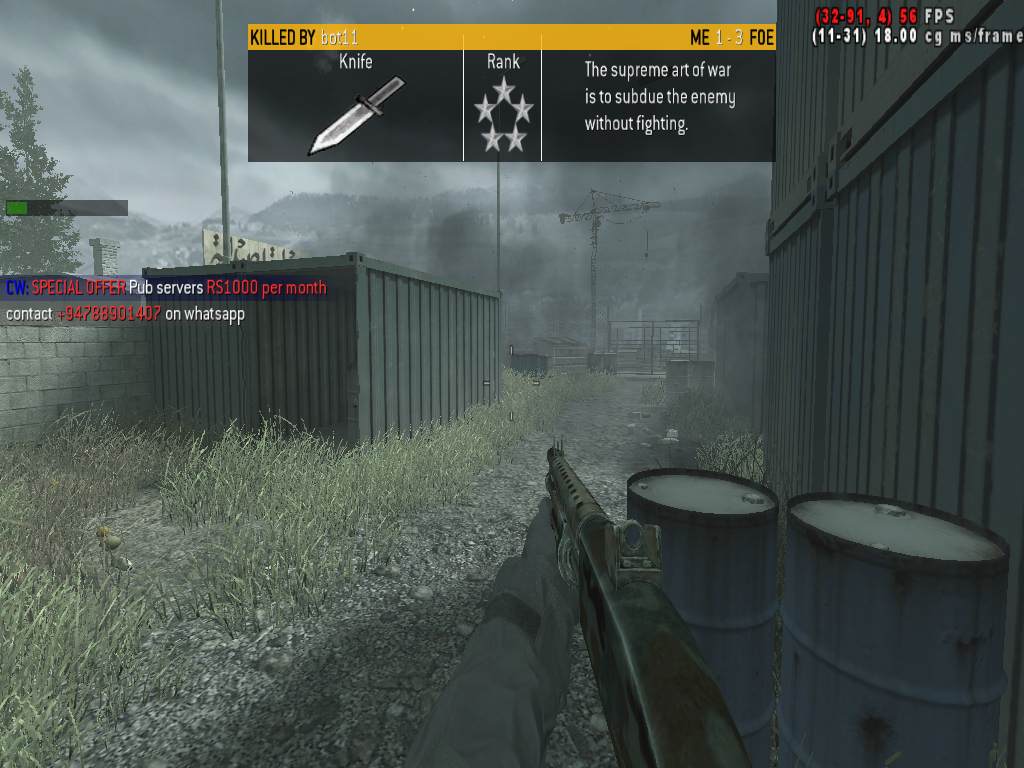Click the WhatsApp contact number in chat

[108, 314]
